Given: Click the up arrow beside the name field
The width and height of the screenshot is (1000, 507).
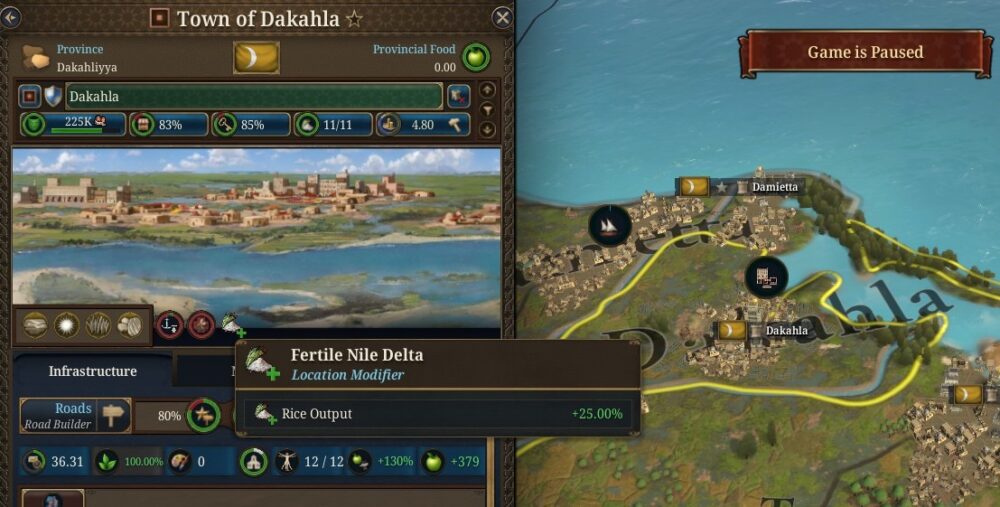Looking at the screenshot, I should tap(487, 89).
